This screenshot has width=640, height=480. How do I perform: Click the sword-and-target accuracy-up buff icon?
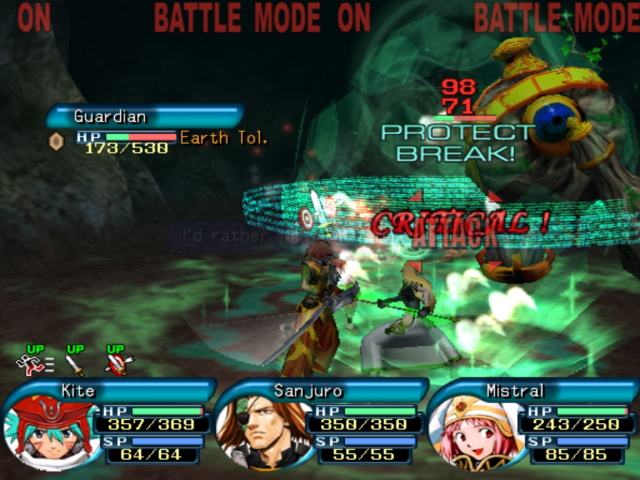tap(117, 362)
